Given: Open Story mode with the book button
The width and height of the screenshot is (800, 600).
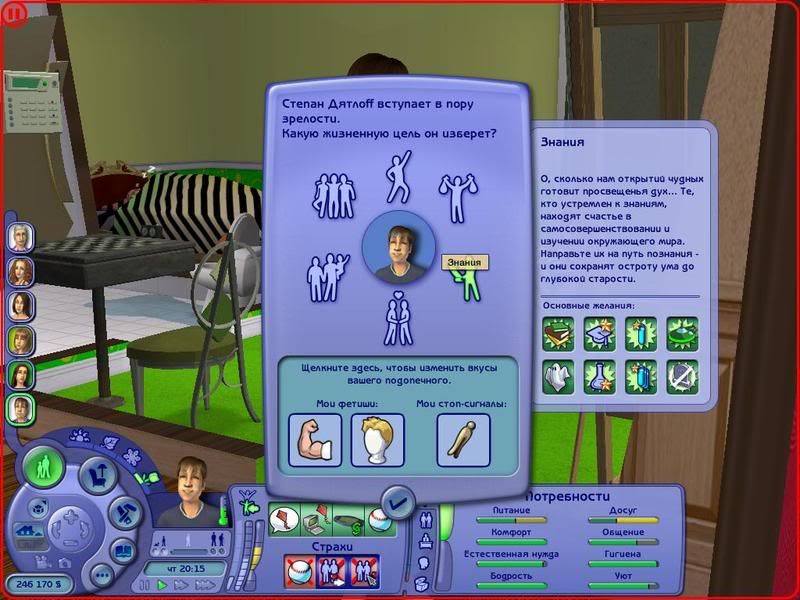Looking at the screenshot, I should (121, 551).
